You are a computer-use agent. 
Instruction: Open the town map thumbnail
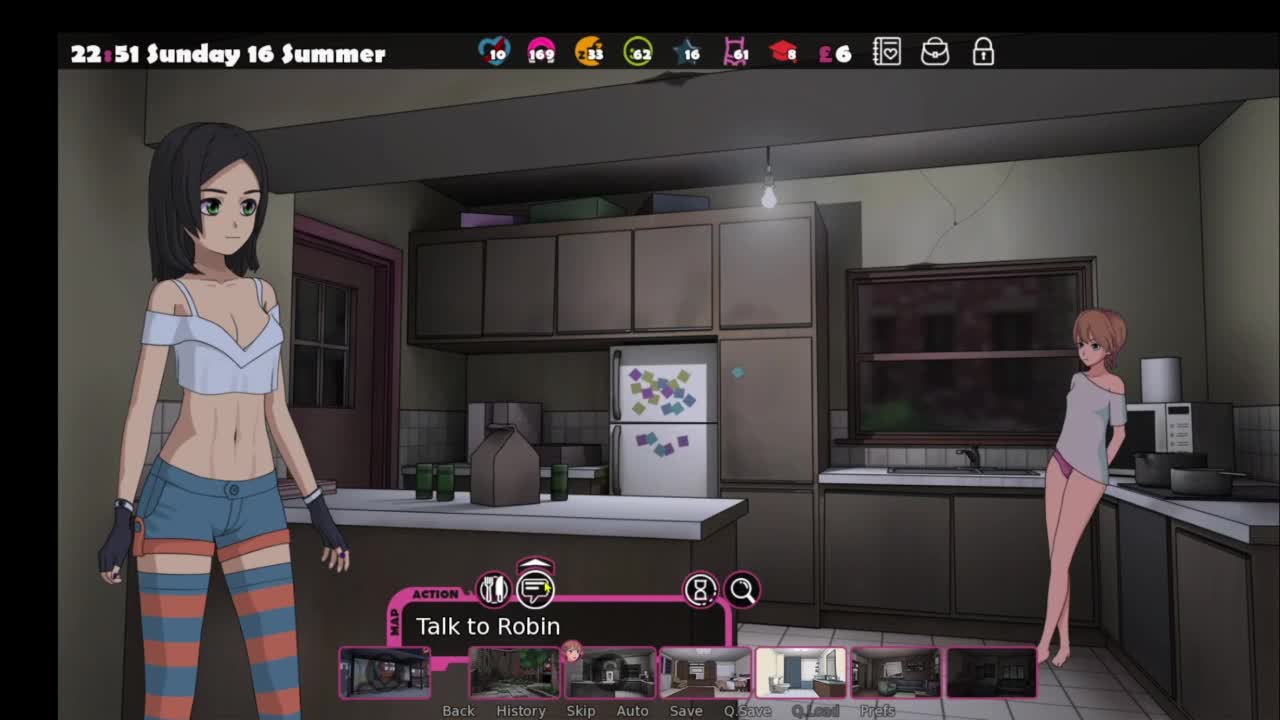(385, 672)
